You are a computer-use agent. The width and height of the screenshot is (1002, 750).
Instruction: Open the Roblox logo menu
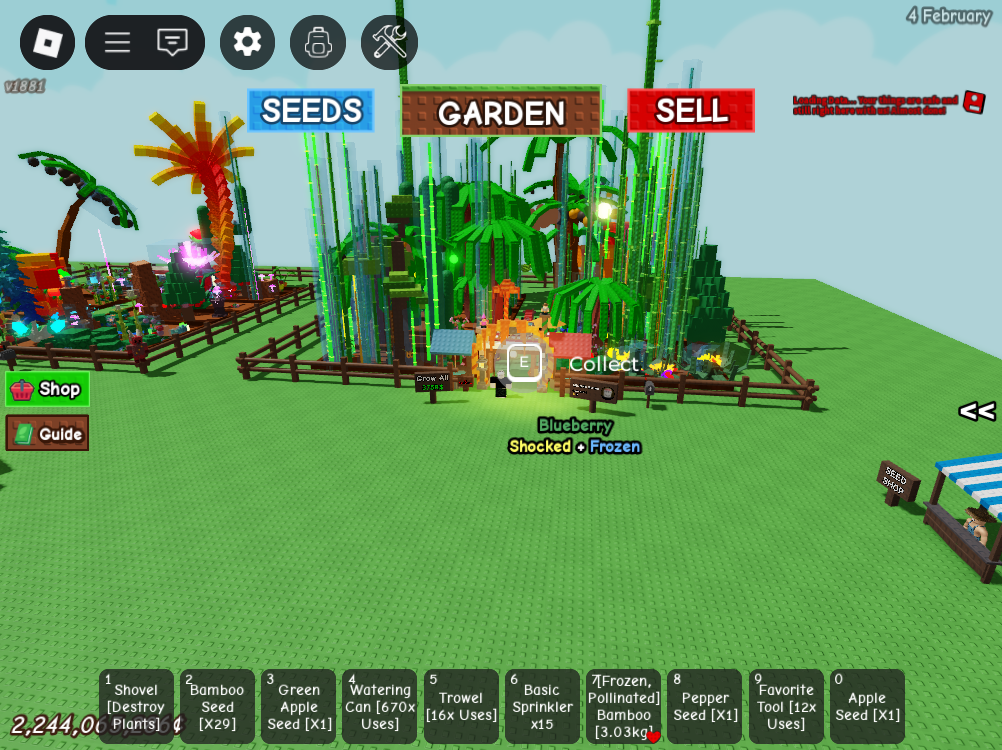tap(47, 42)
